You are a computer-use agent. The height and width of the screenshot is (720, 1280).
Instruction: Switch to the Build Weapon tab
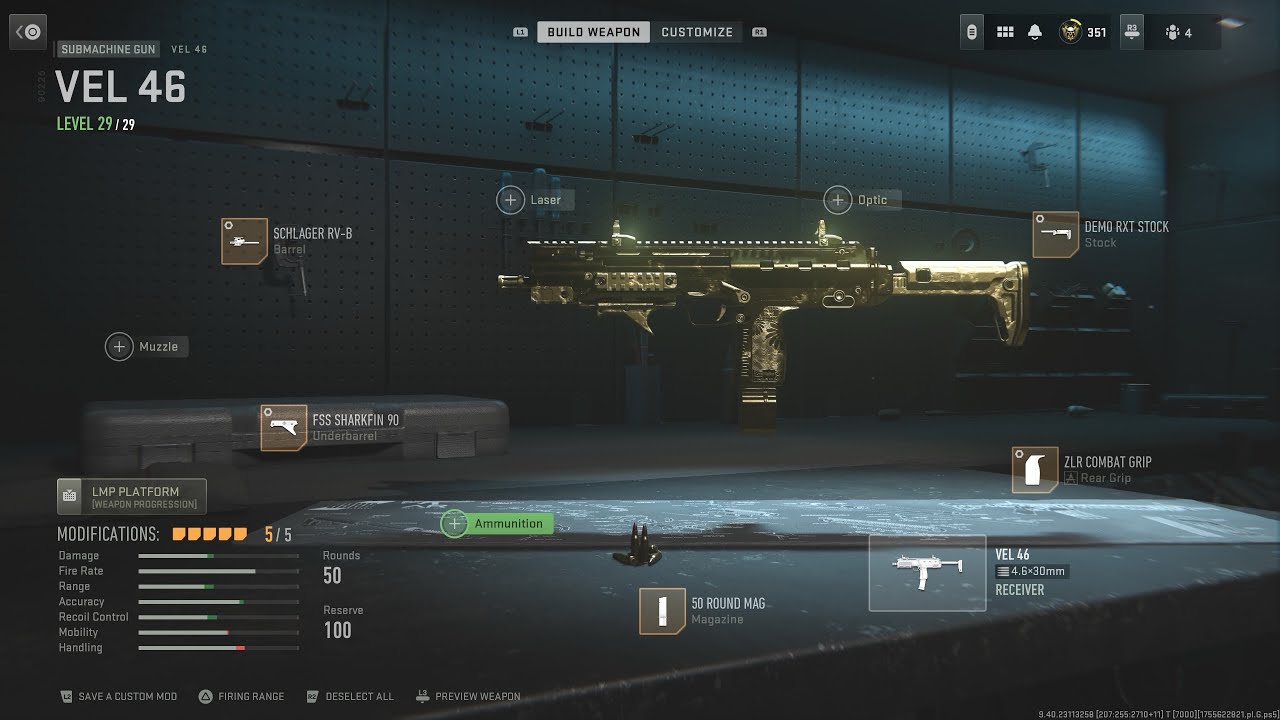593,32
